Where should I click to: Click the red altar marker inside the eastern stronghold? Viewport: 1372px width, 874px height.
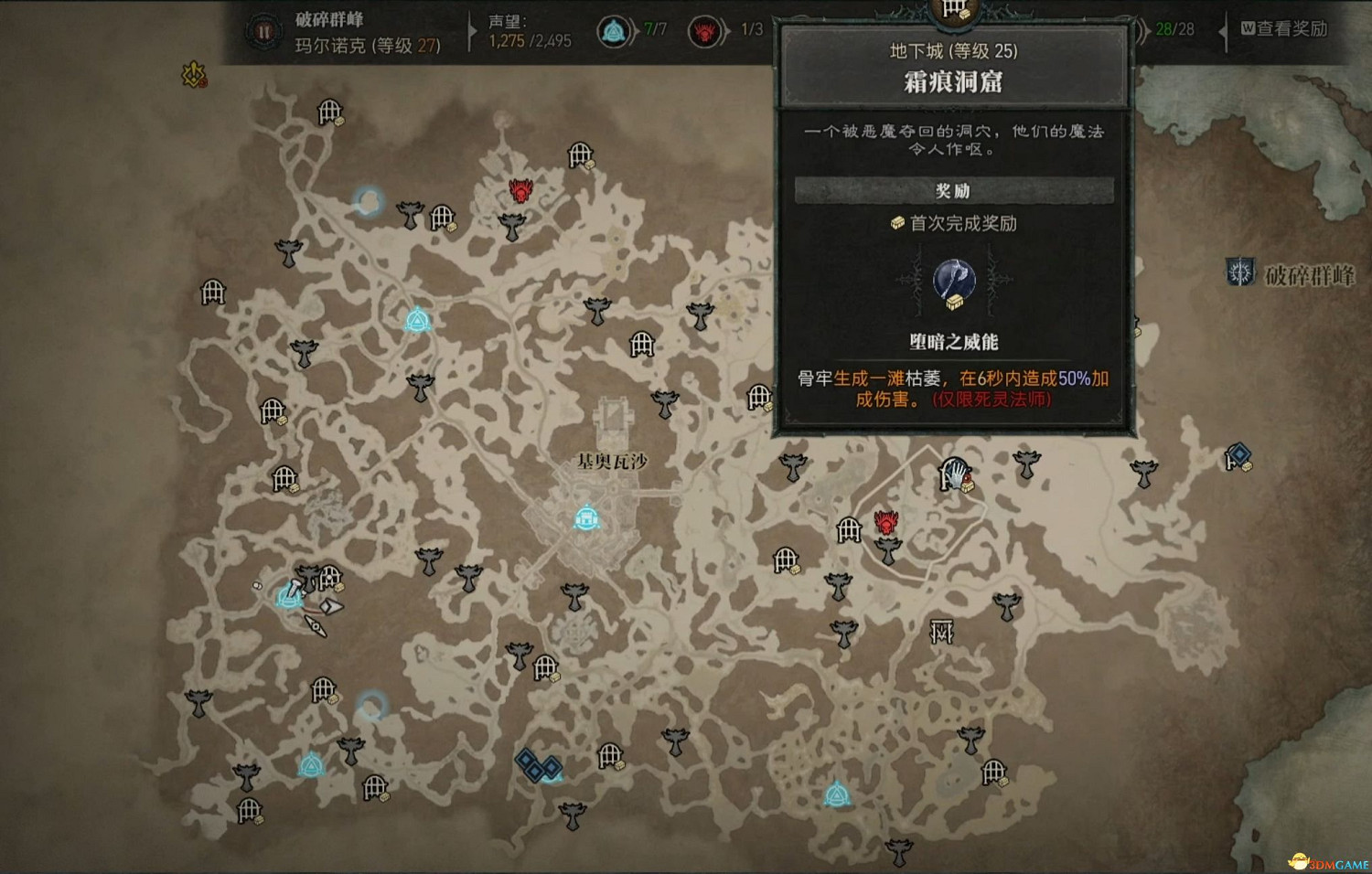click(x=884, y=521)
